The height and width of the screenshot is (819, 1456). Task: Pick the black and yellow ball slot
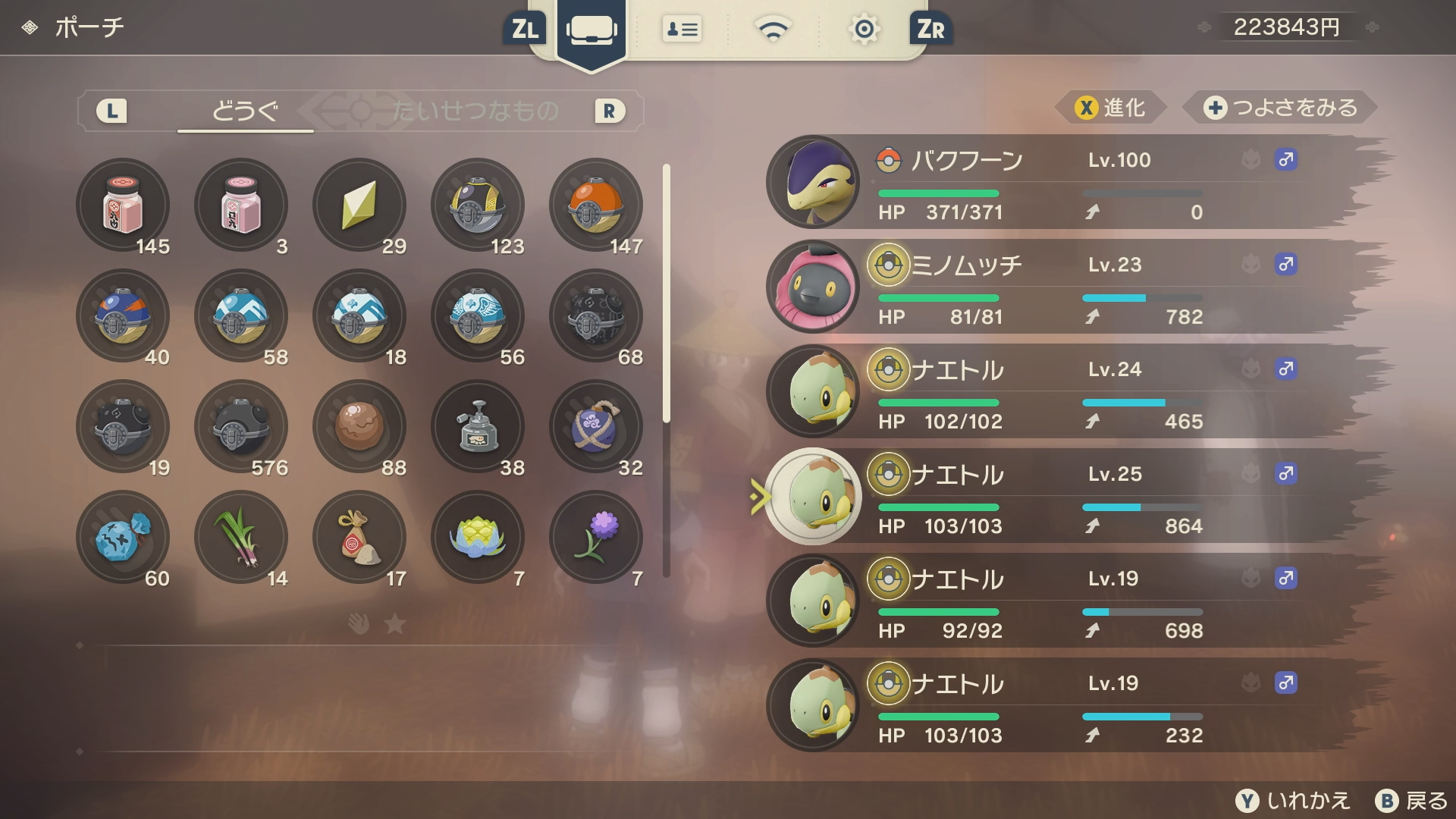(478, 205)
